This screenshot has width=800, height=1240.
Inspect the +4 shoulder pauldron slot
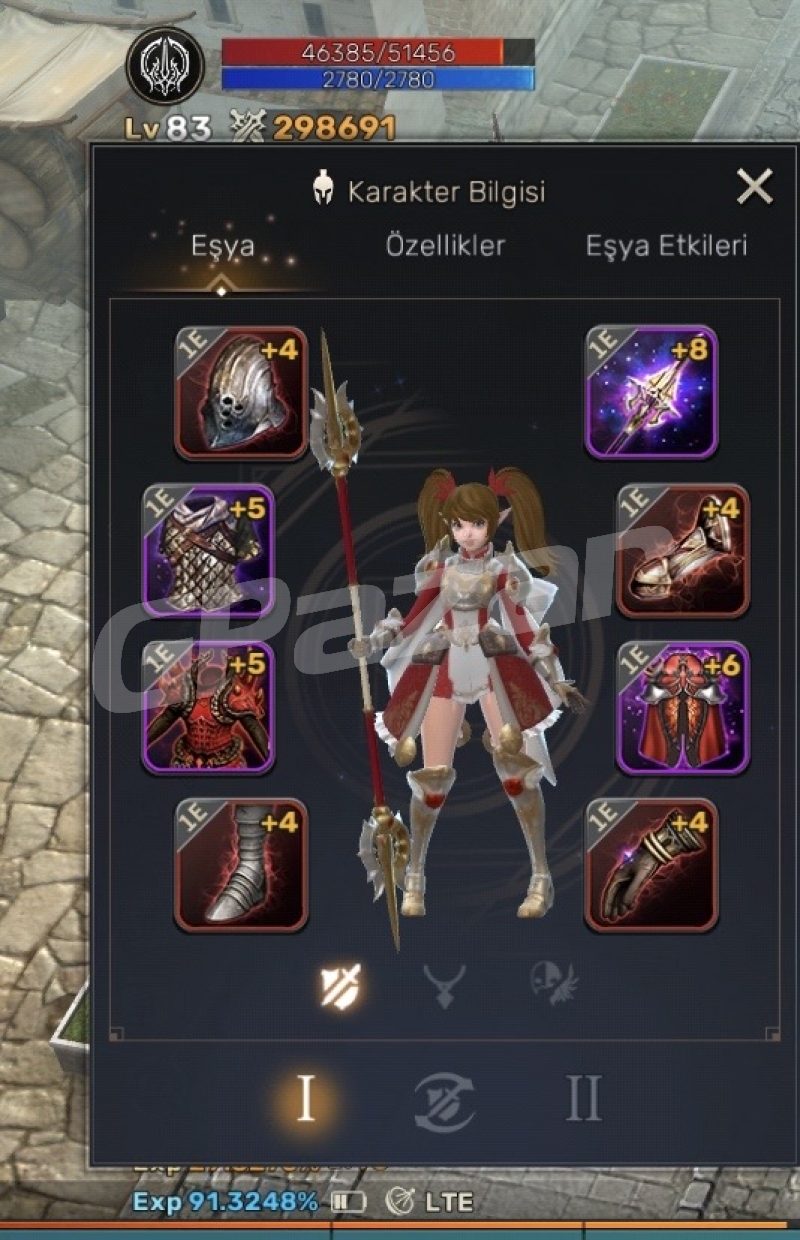point(683,550)
